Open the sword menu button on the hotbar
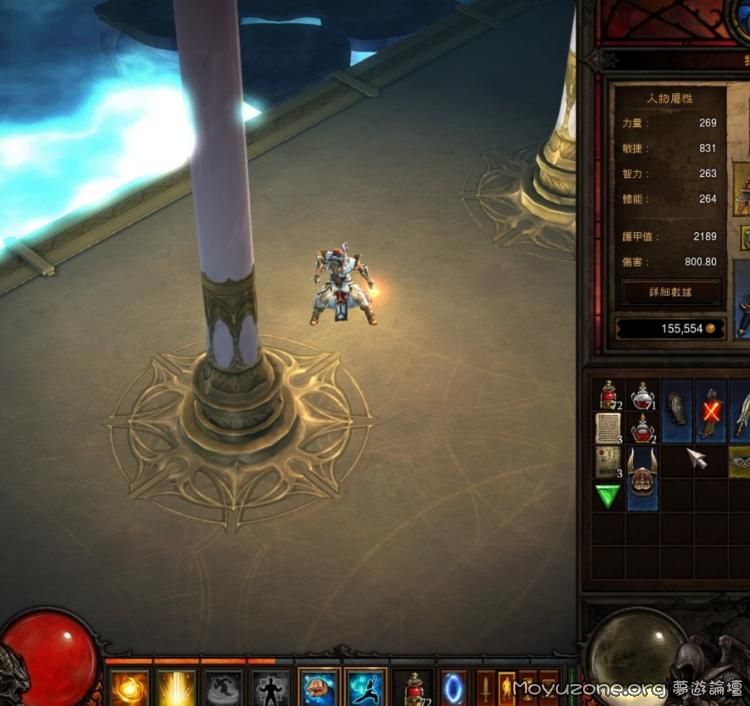The image size is (750, 706). click(x=486, y=689)
